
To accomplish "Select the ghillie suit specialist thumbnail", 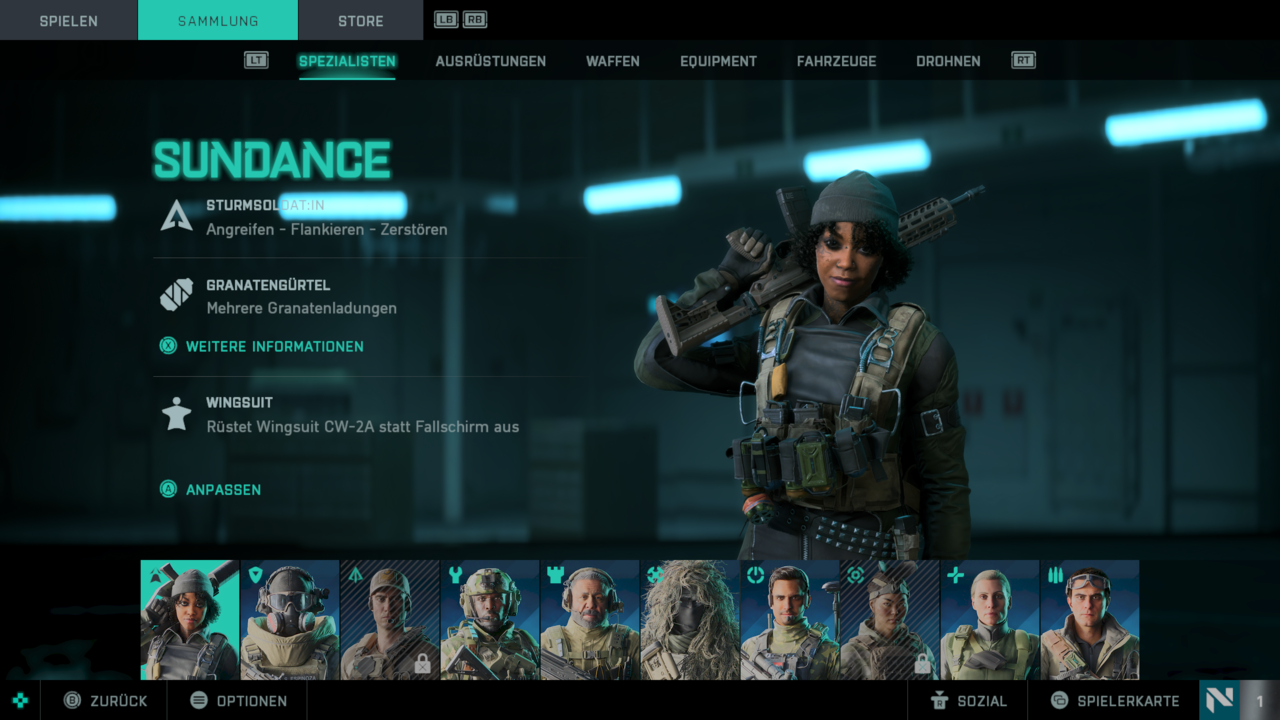I will (x=689, y=620).
